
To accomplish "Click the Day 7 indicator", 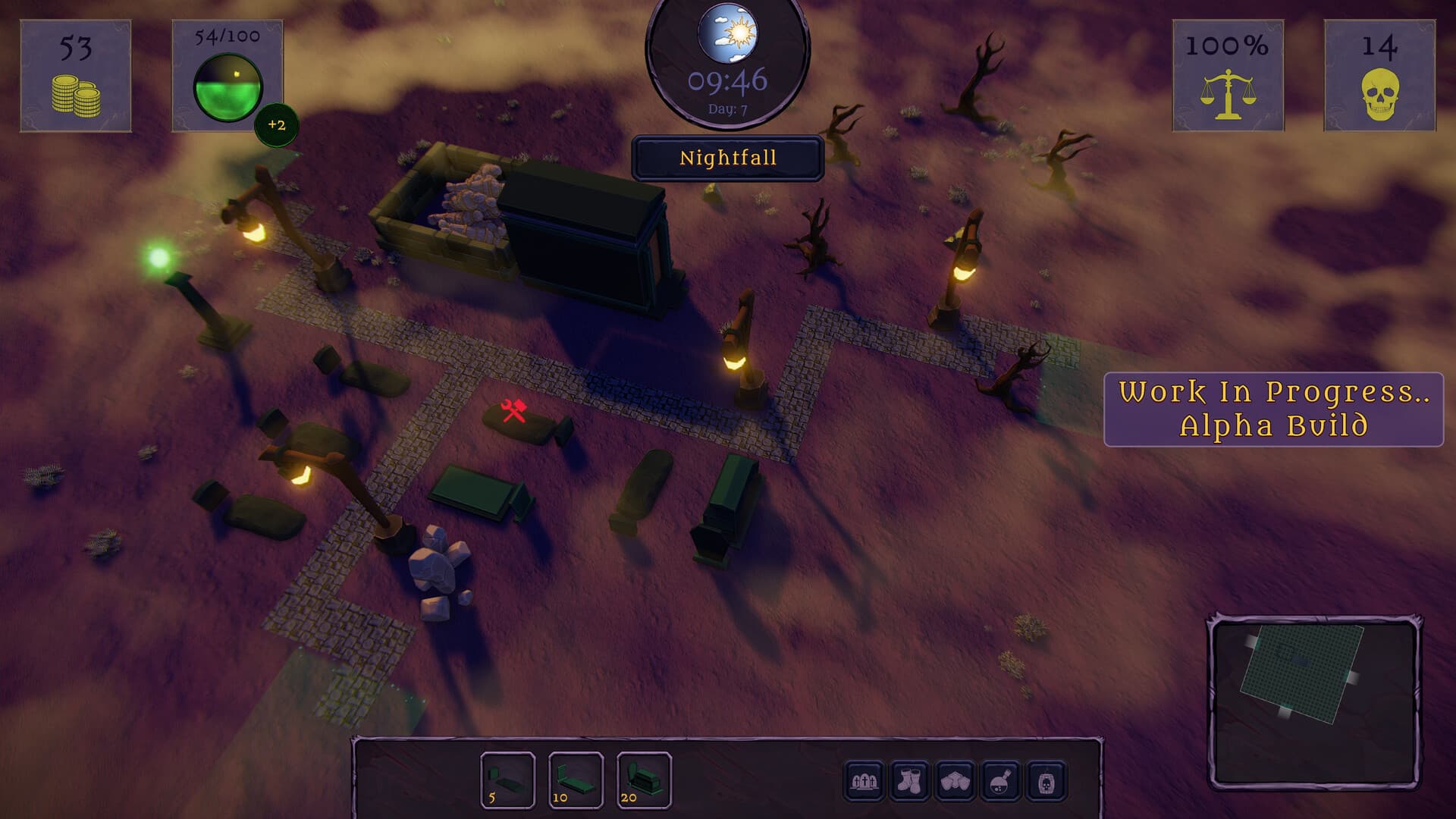I will pos(727,107).
